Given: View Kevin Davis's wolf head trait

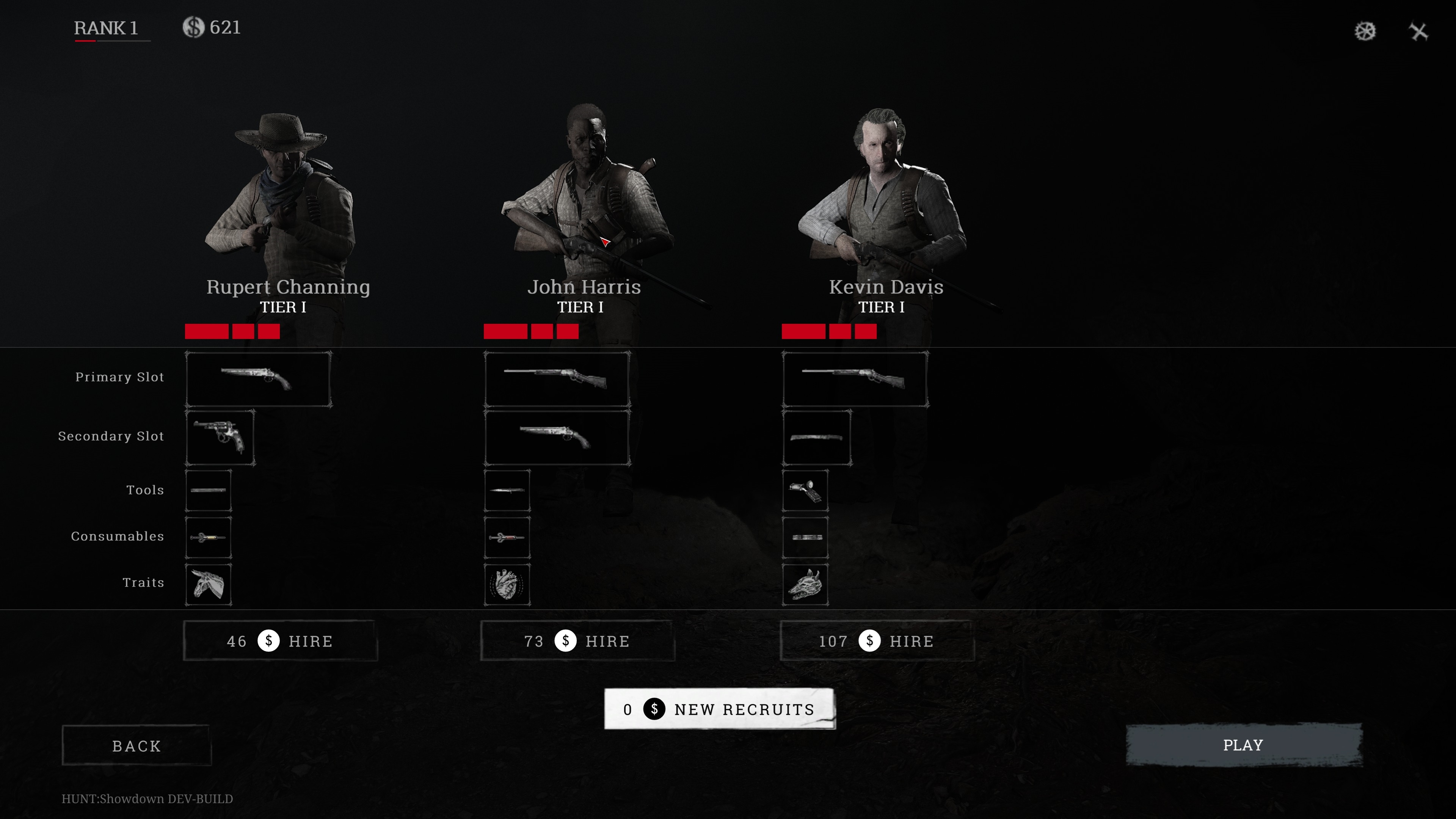Looking at the screenshot, I should (805, 584).
